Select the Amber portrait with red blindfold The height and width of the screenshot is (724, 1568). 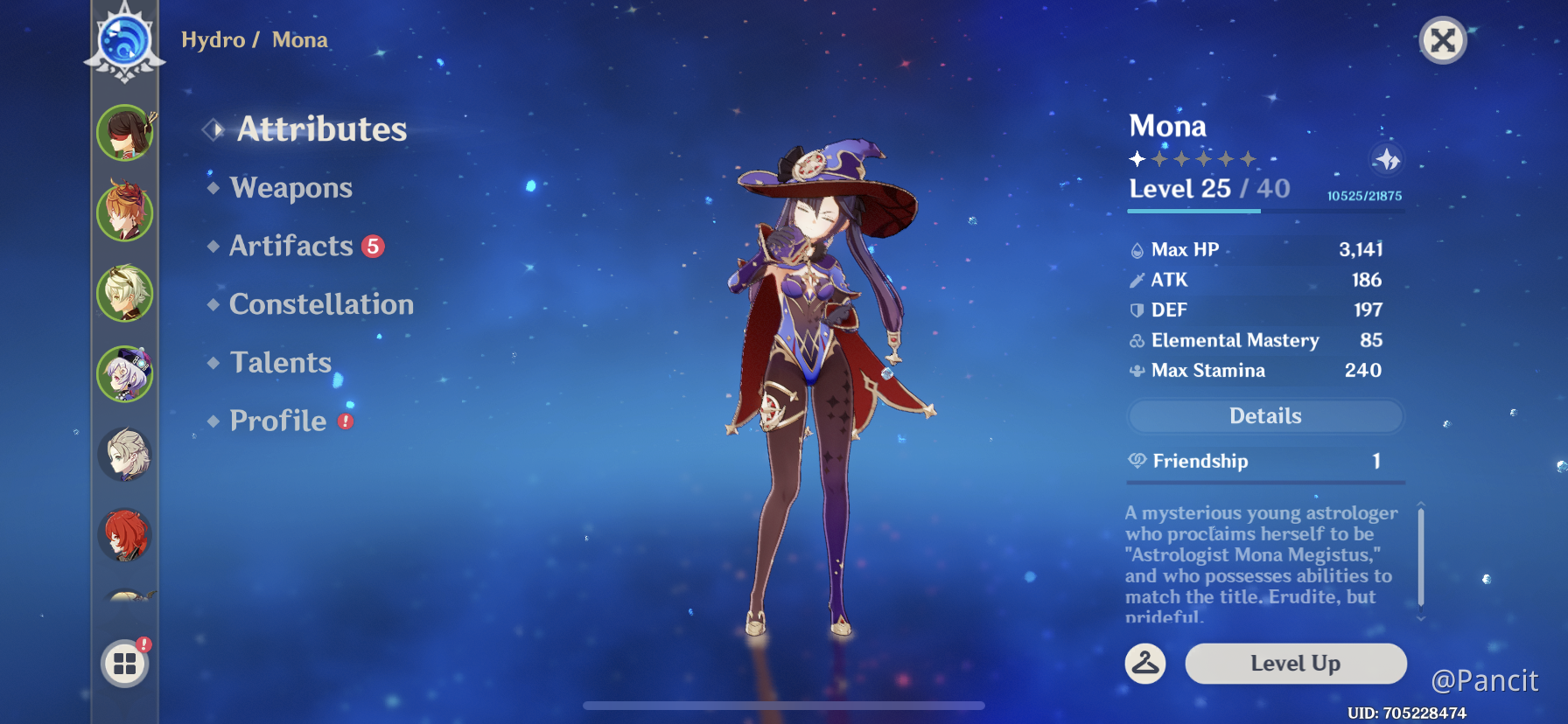tap(125, 133)
